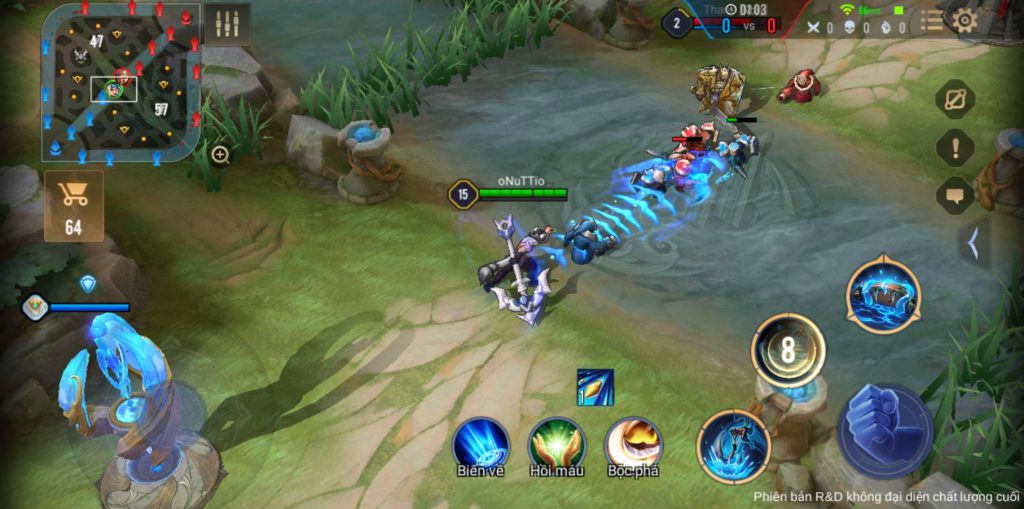Viewport: 1024px width, 509px height.
Task: Select the second ability on cooldown 8
Action: coord(788,351)
